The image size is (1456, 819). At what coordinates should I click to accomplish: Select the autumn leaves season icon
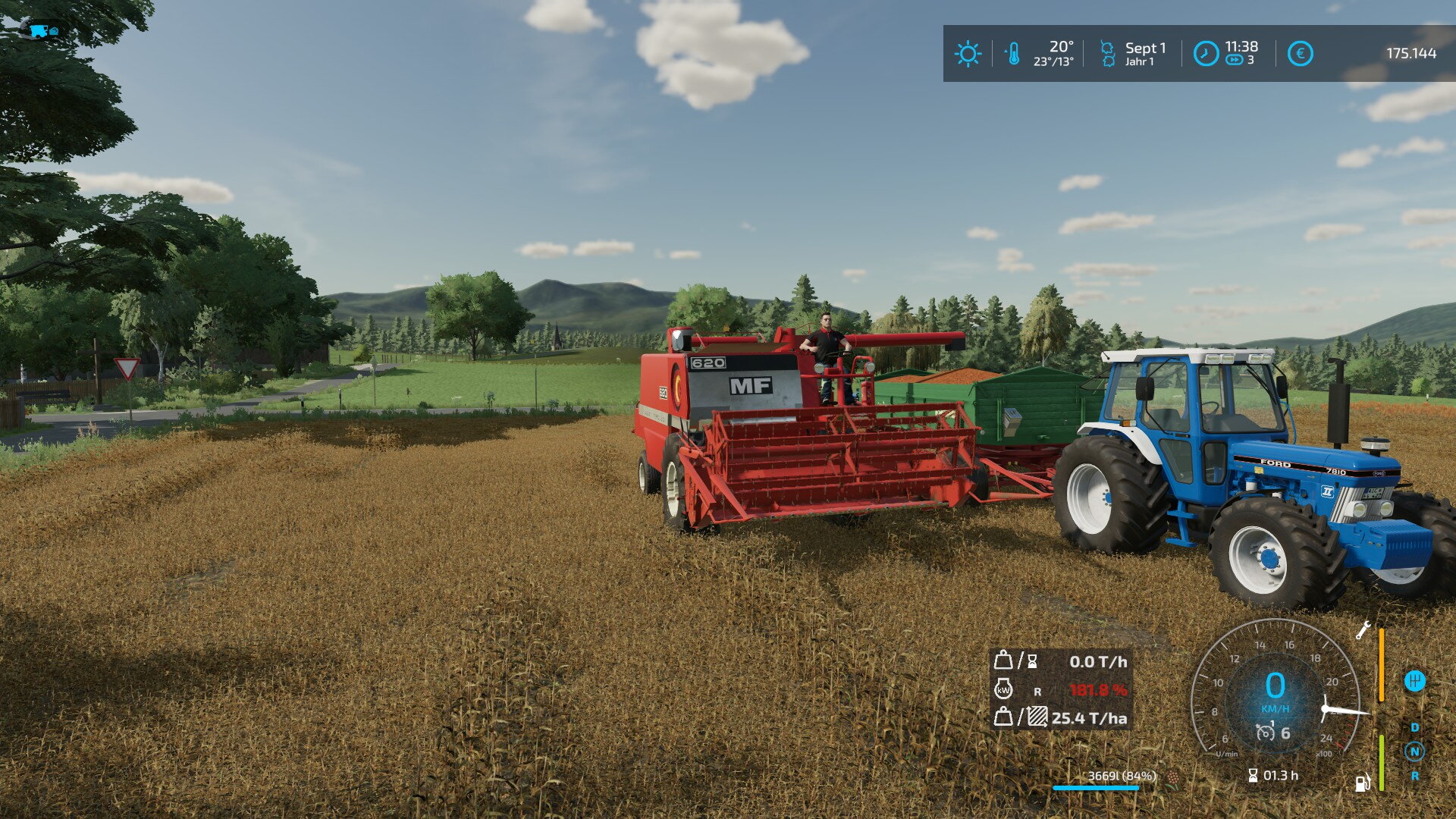pyautogui.click(x=1107, y=54)
